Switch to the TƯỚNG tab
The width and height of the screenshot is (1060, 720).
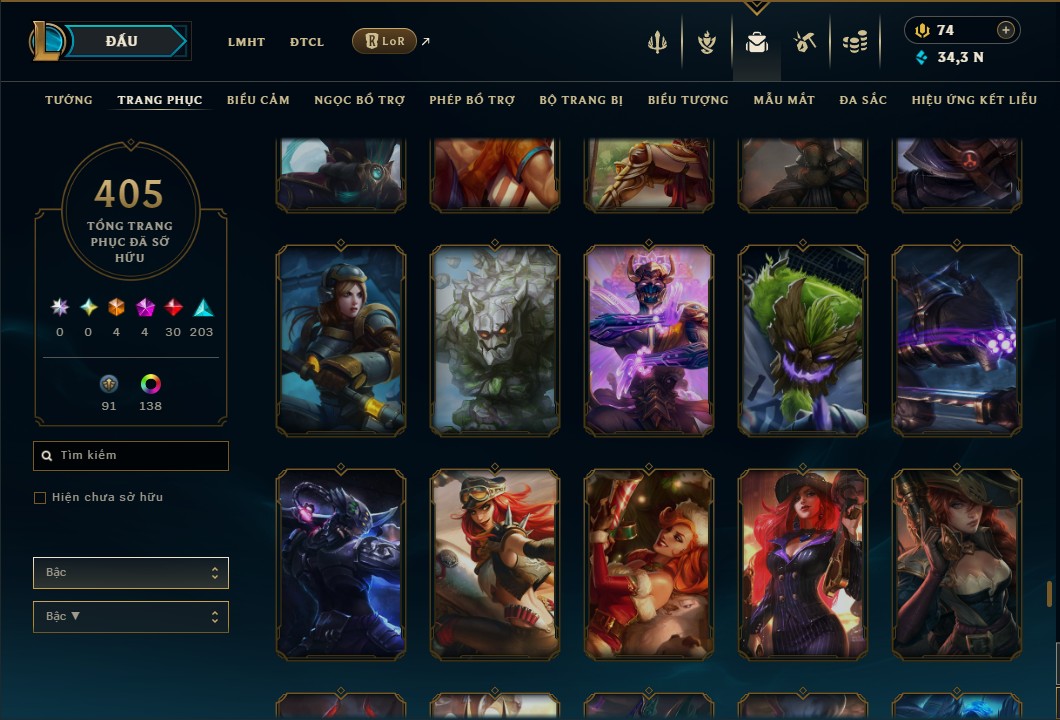tap(69, 100)
